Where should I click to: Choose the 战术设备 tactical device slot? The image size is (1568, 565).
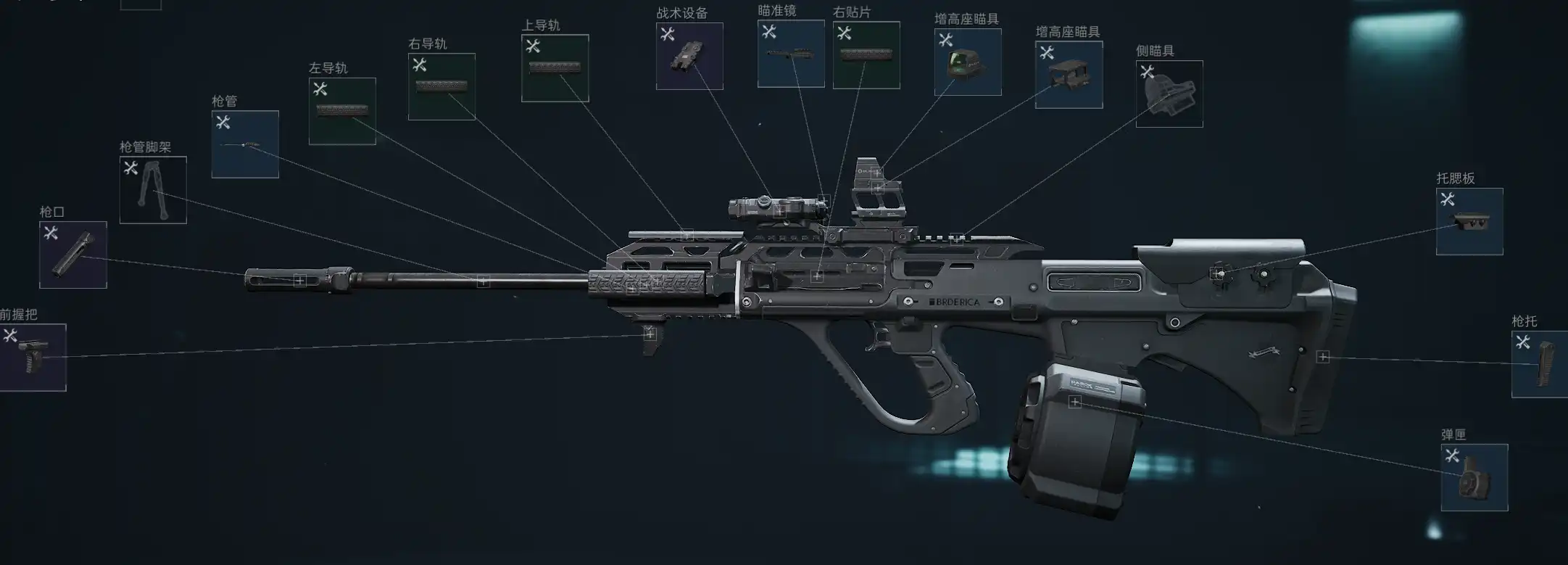[x=689, y=57]
